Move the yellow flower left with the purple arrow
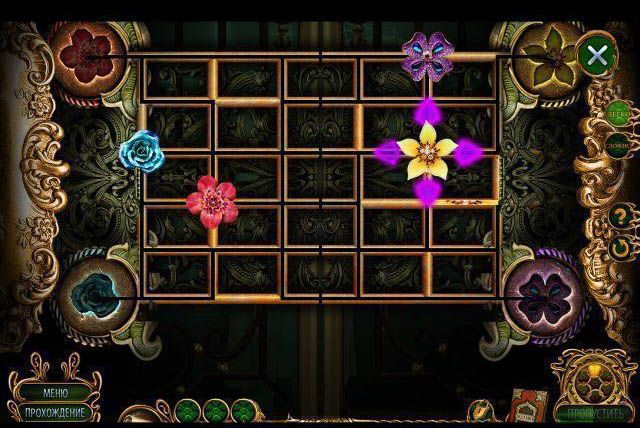The image size is (640, 428). click(x=385, y=152)
